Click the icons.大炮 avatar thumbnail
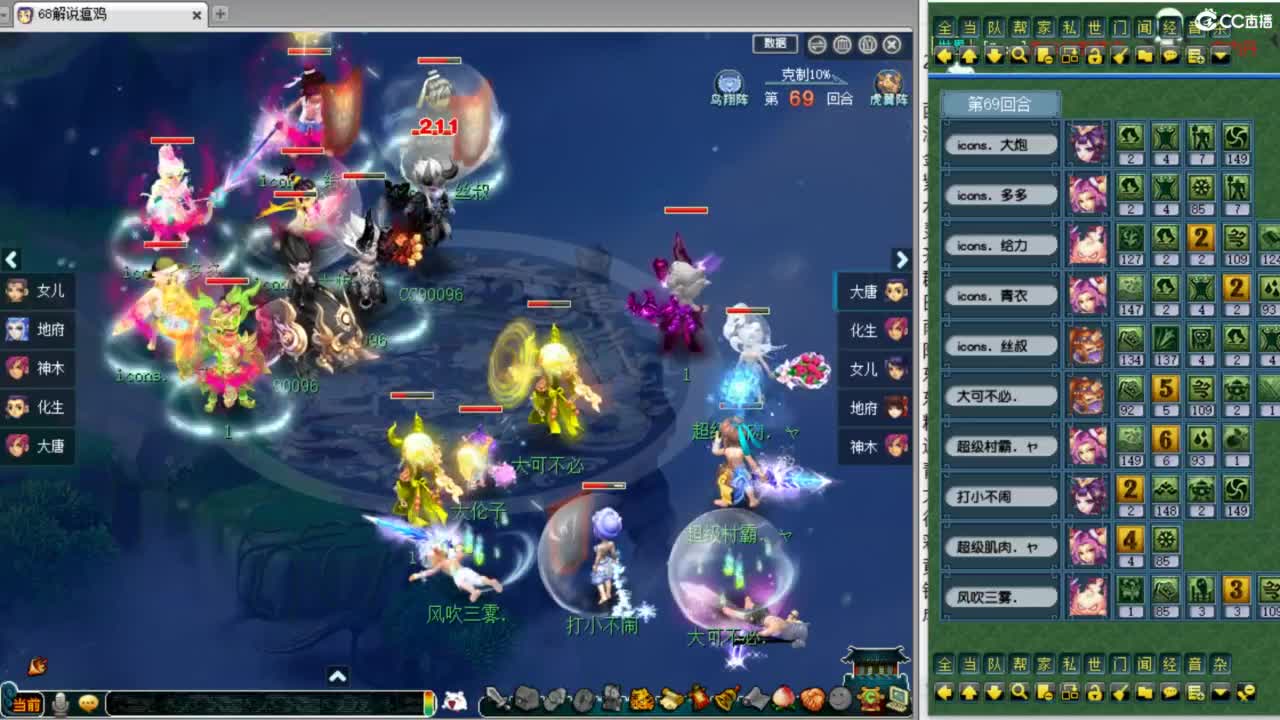 tap(1088, 144)
